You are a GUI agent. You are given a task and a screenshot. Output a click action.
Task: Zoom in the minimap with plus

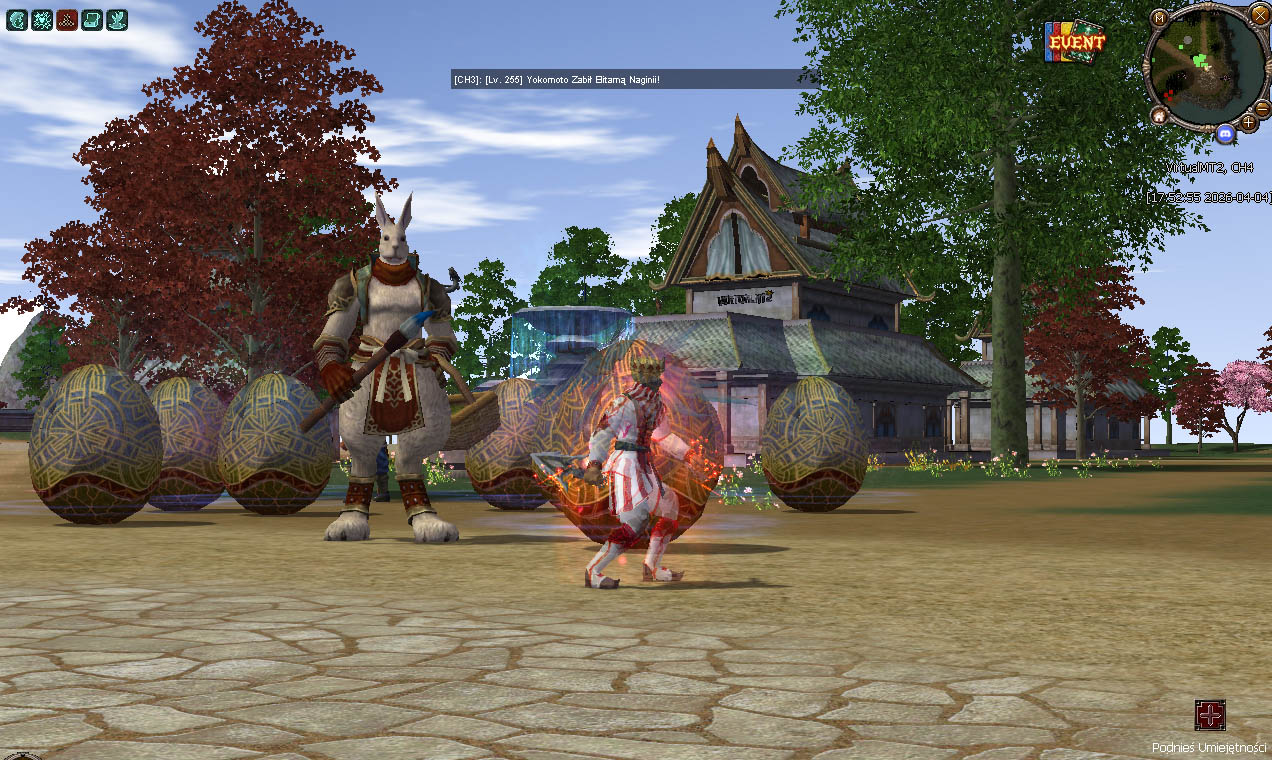coord(1248,123)
